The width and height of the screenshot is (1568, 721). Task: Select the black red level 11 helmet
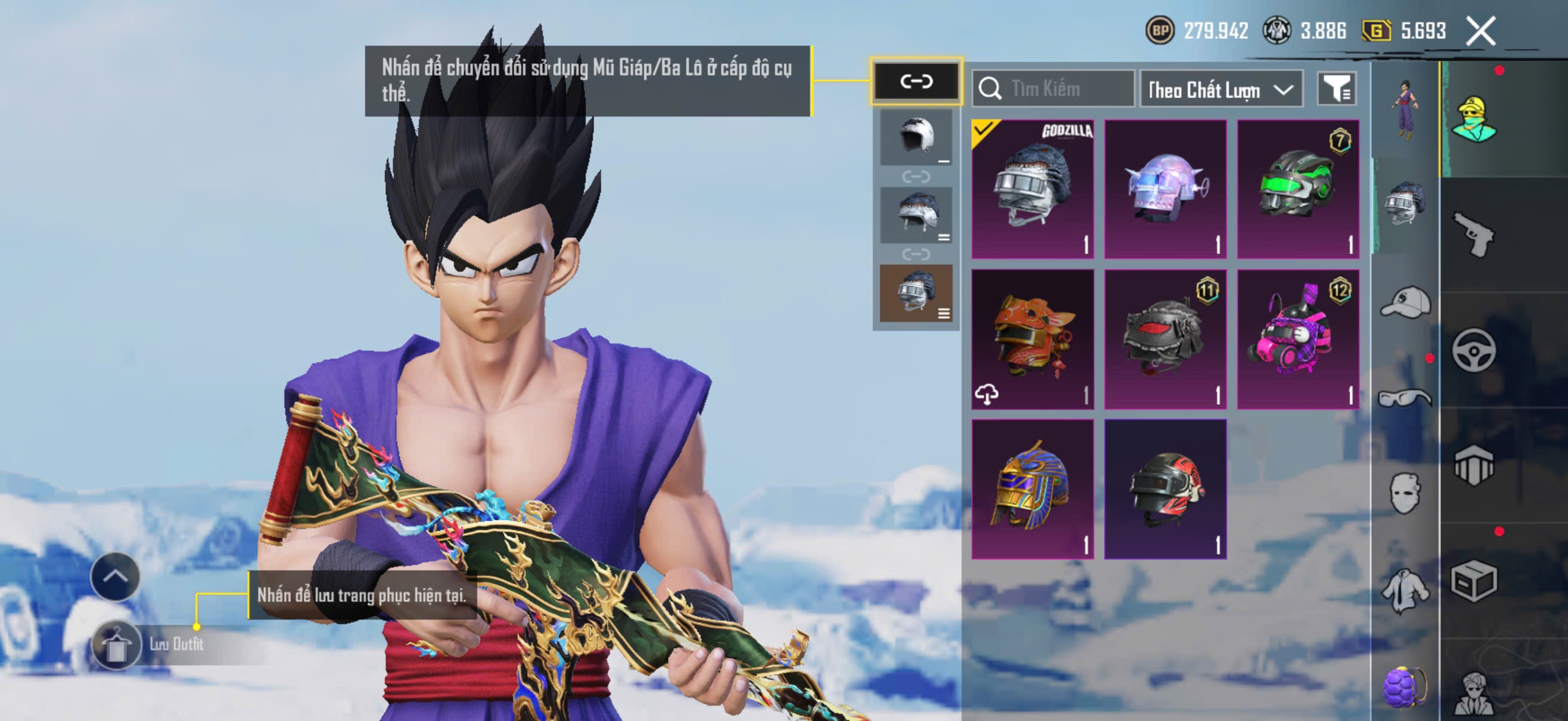(x=1165, y=340)
